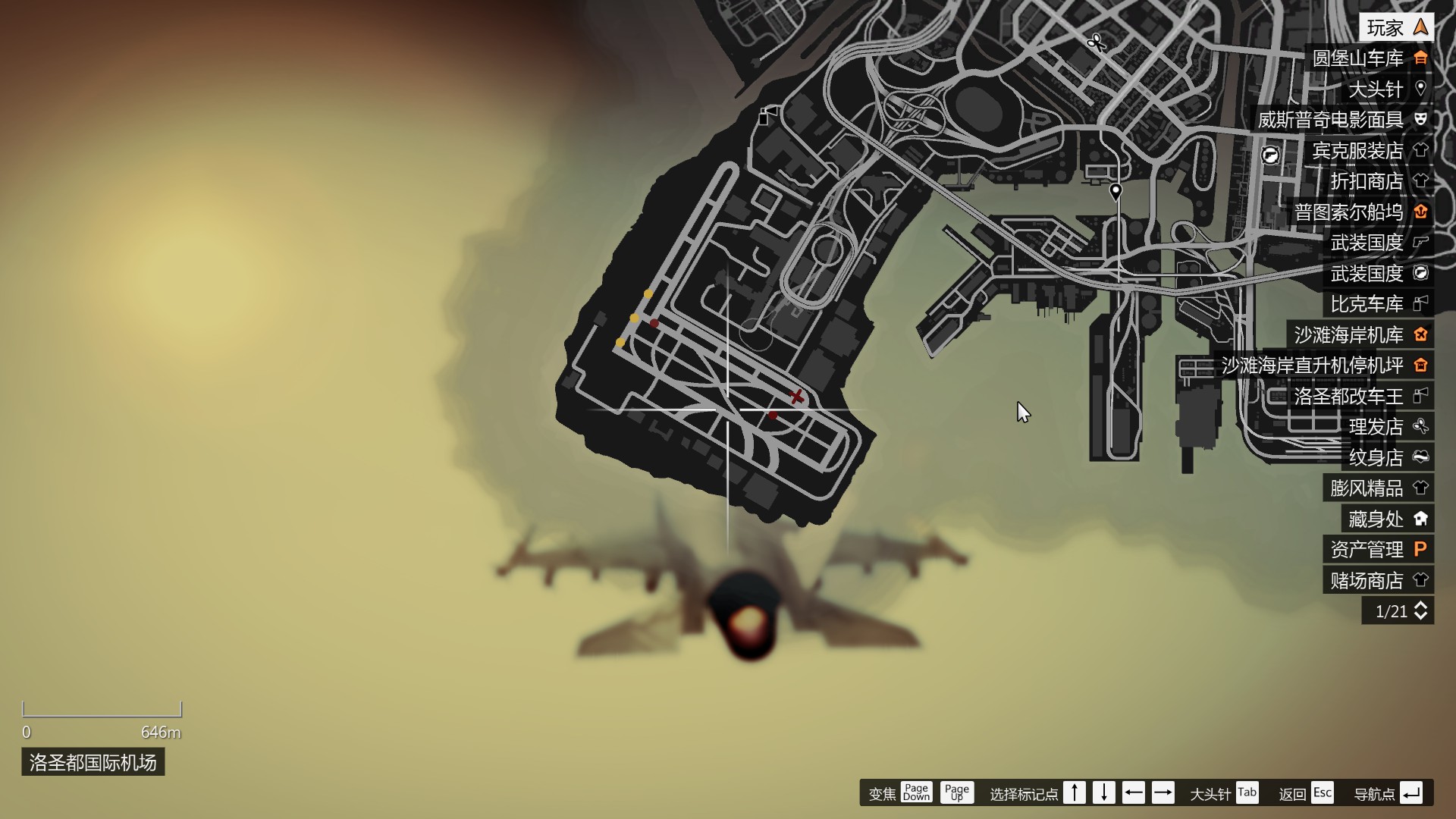The image size is (1456, 819).
Task: Select the 藏身处 legend entry
Action: pyautogui.click(x=1387, y=519)
